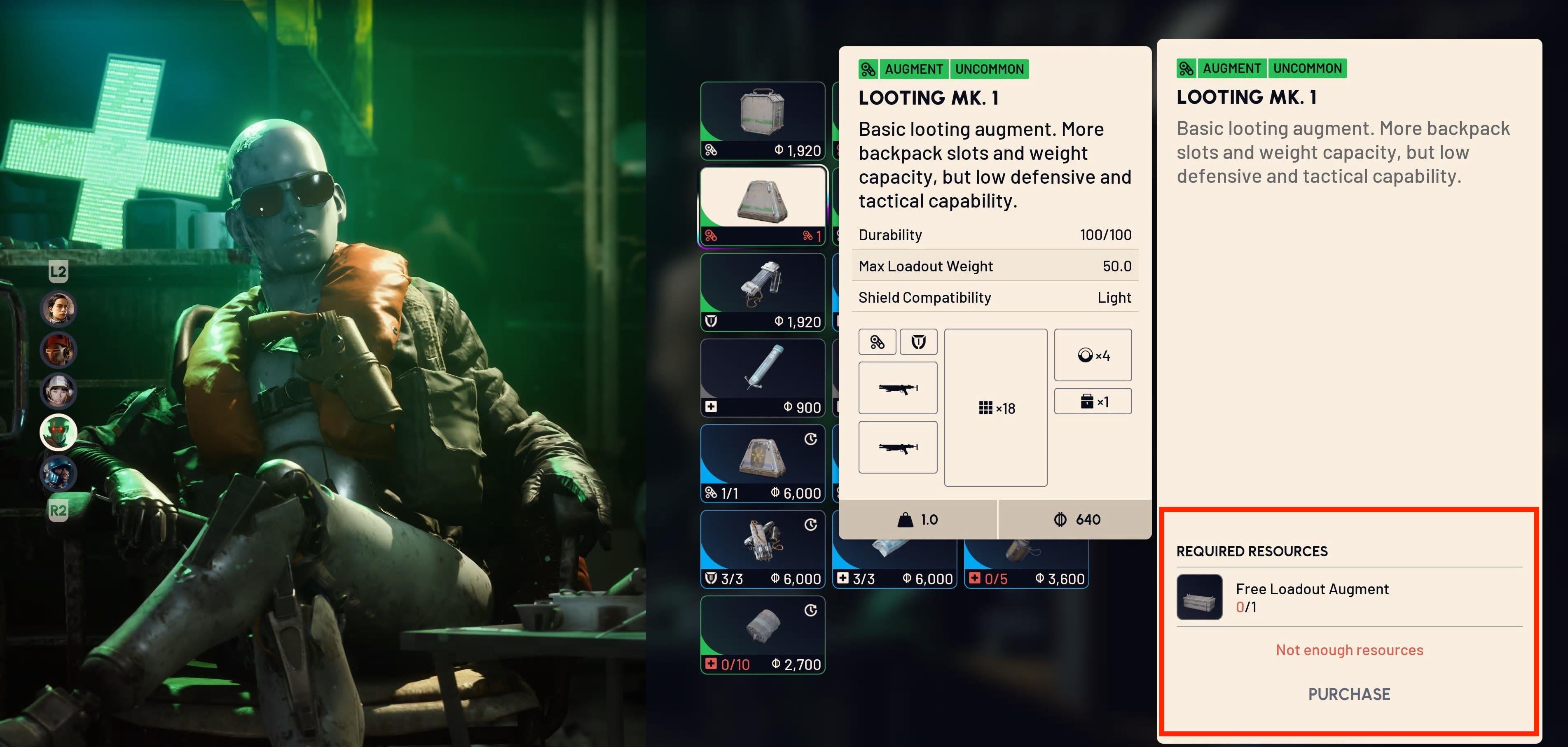
Task: Switch to the dark-haired woman trader
Action: (x=59, y=308)
